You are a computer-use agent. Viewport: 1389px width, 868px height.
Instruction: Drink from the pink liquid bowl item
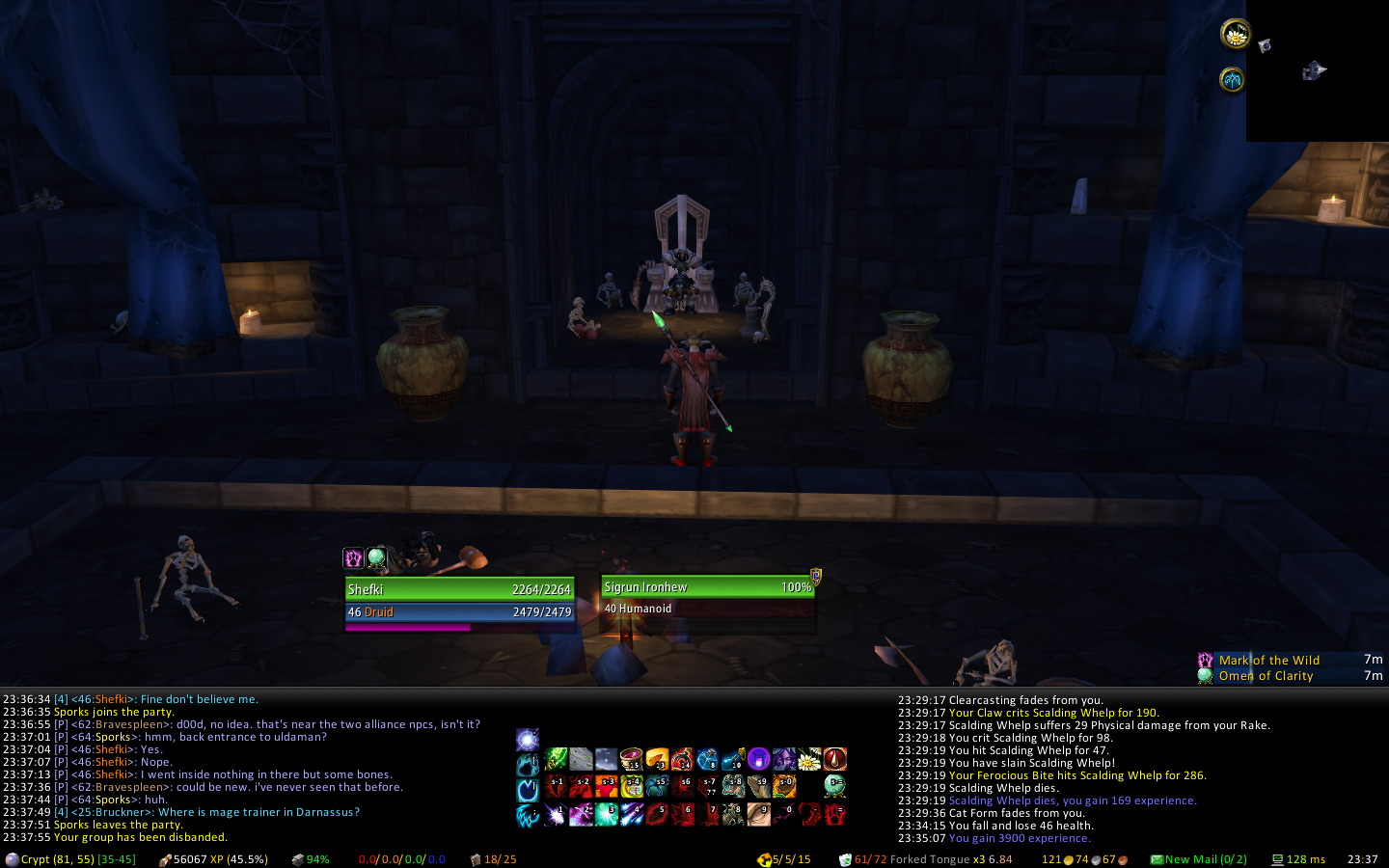click(632, 760)
